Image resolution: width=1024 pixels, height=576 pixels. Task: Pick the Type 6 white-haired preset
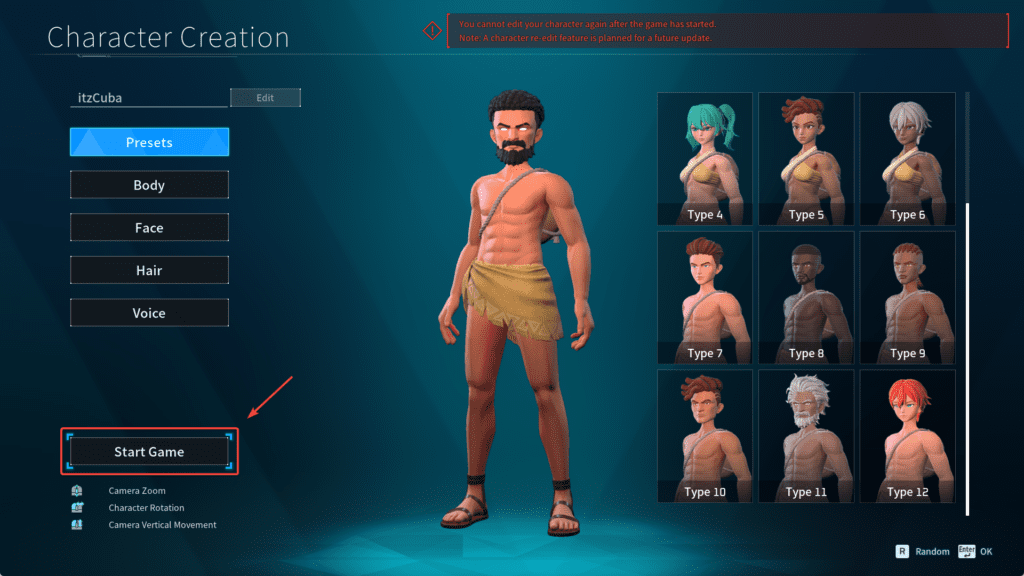tap(907, 159)
